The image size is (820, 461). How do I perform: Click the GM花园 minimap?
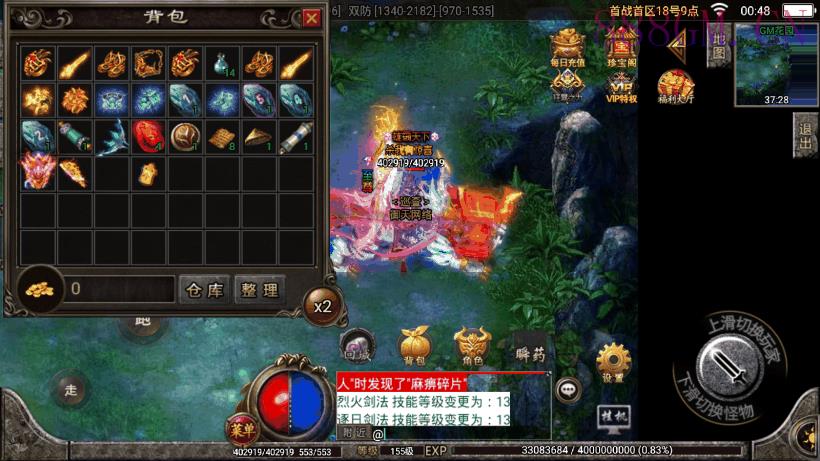coord(776,60)
